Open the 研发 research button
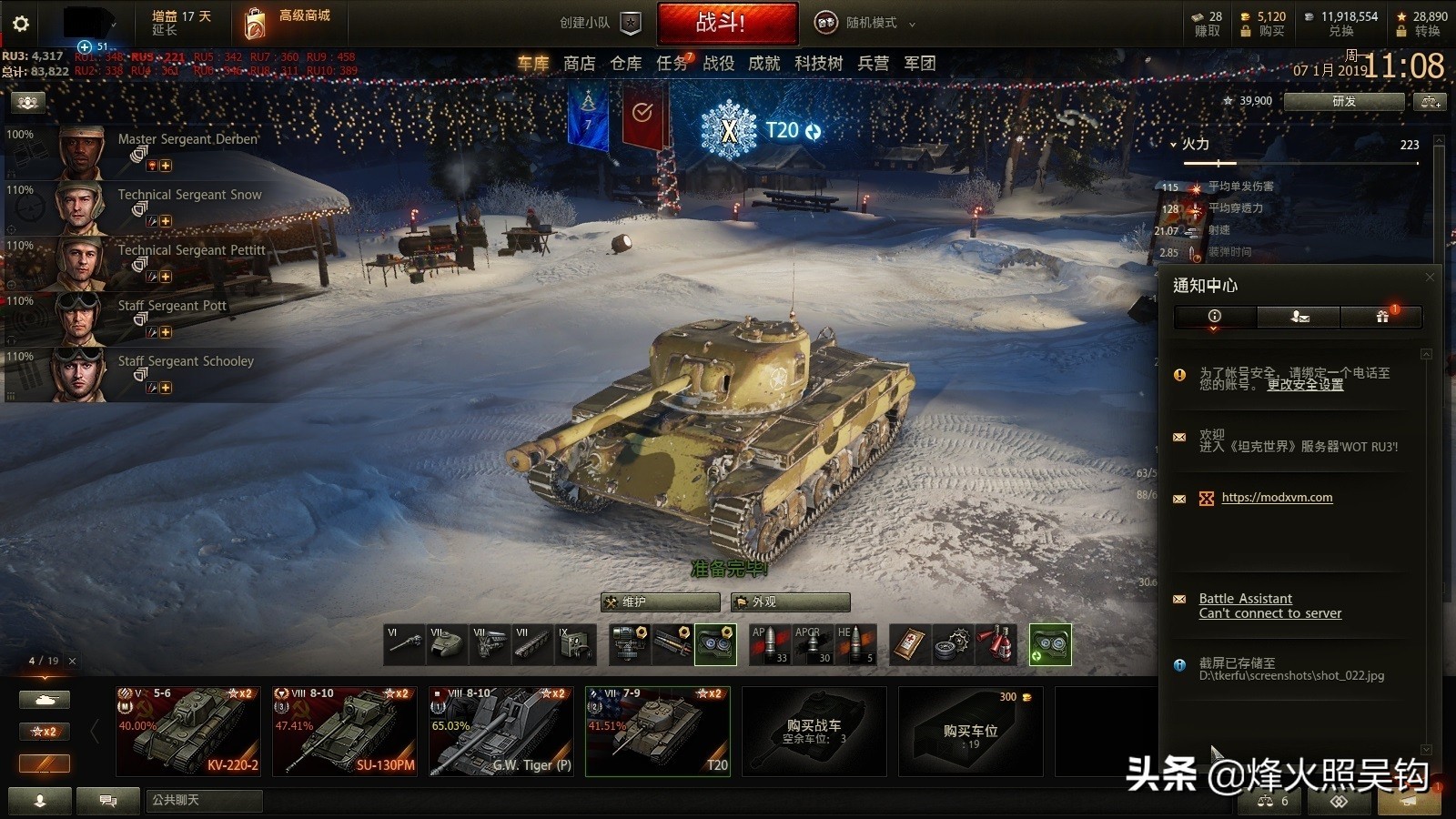Image resolution: width=1456 pixels, height=819 pixels. click(x=1343, y=102)
